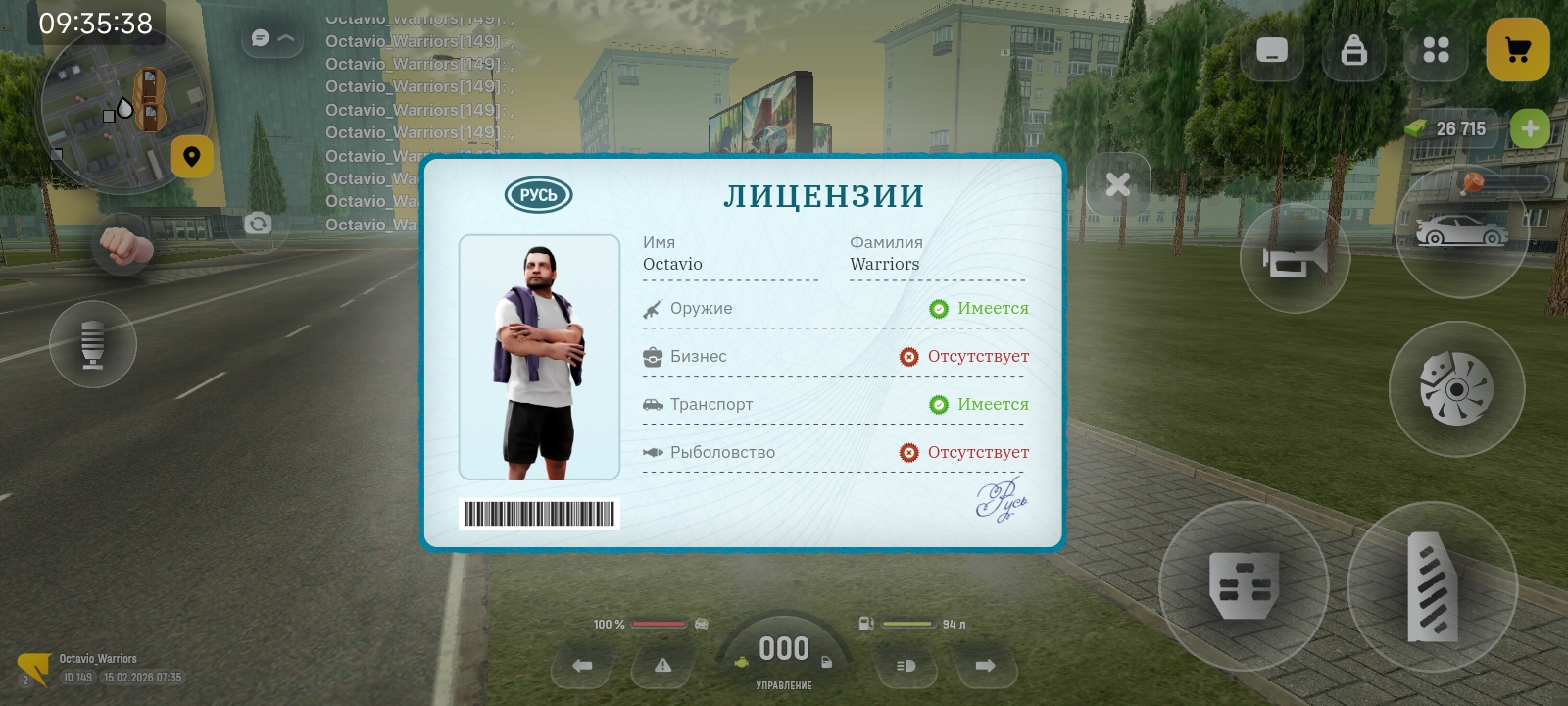Turn on the left turn signal
The height and width of the screenshot is (706, 1568).
582,666
